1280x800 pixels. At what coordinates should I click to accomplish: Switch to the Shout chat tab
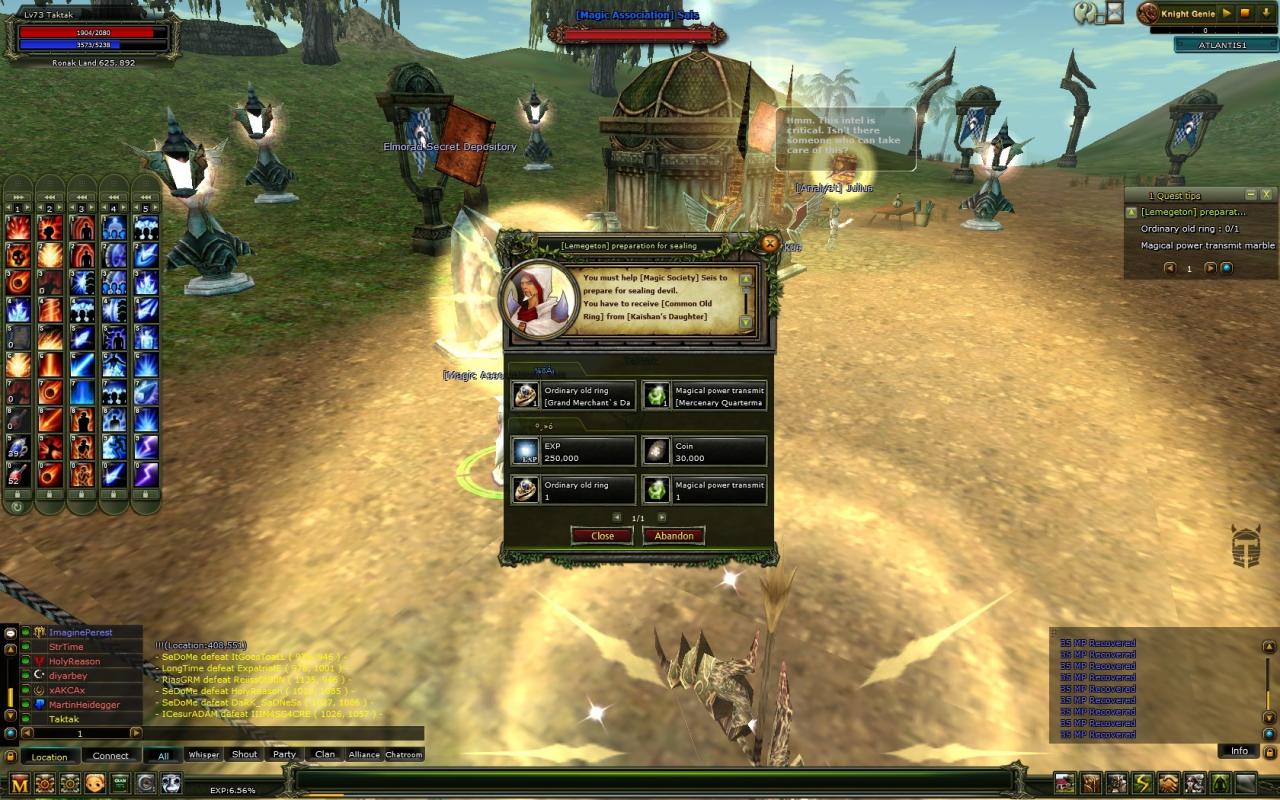pyautogui.click(x=245, y=755)
